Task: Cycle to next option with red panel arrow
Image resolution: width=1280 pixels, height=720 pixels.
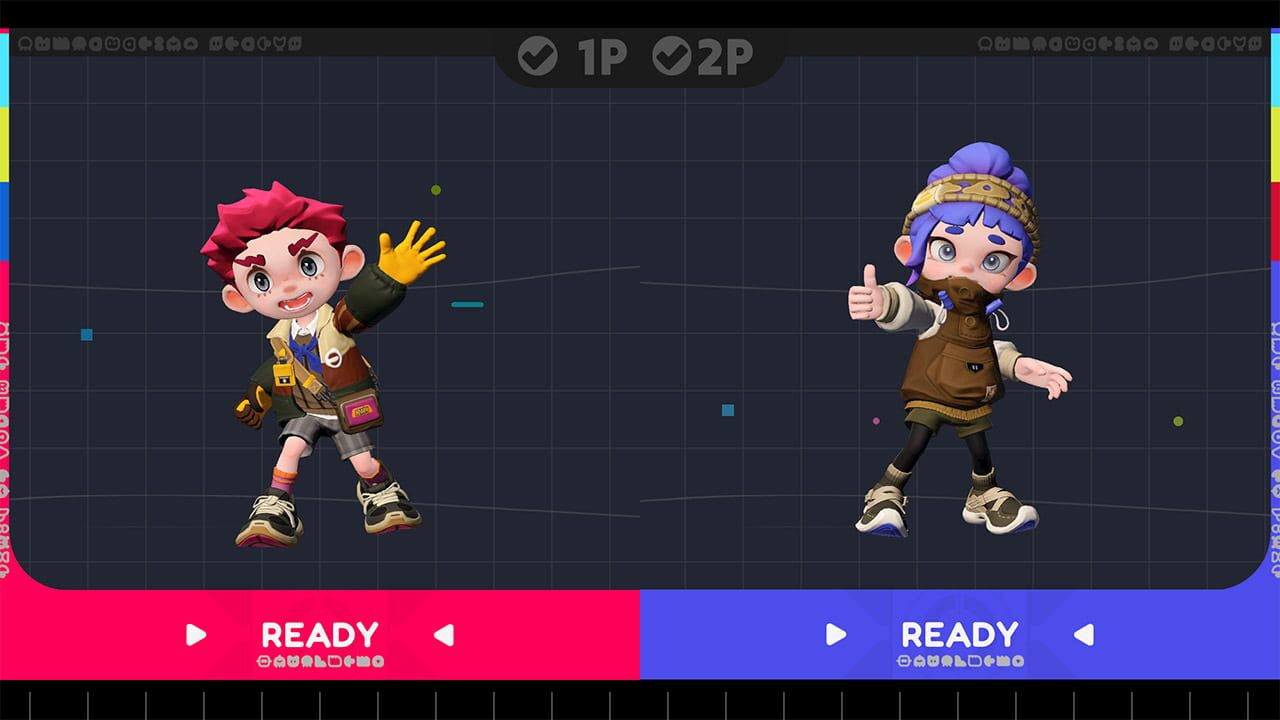Action: tap(196, 634)
